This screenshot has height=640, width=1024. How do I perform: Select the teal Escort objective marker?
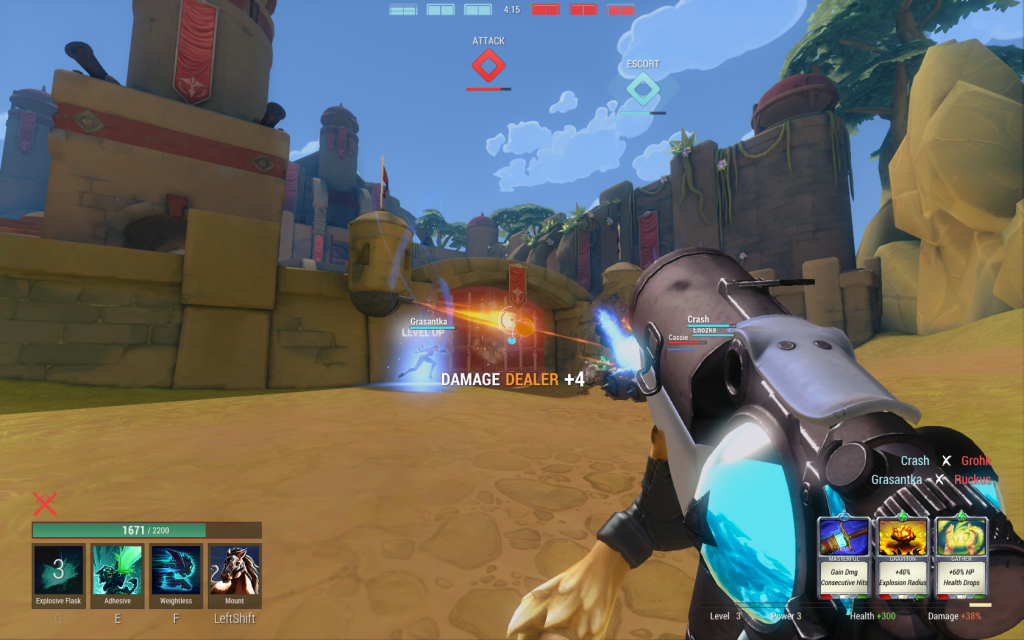(x=643, y=89)
